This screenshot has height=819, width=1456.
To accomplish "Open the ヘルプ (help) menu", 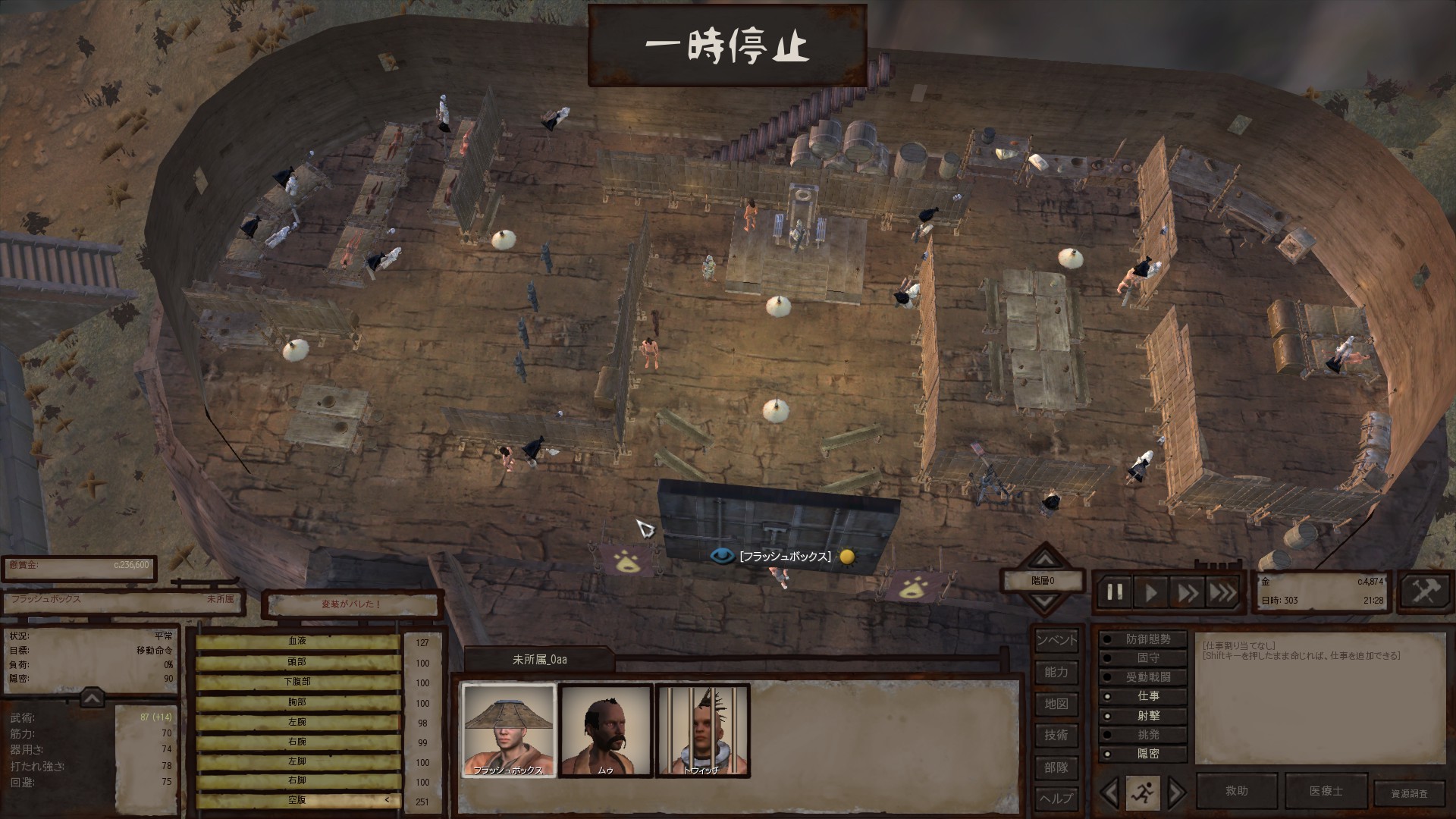I will click(x=1056, y=799).
